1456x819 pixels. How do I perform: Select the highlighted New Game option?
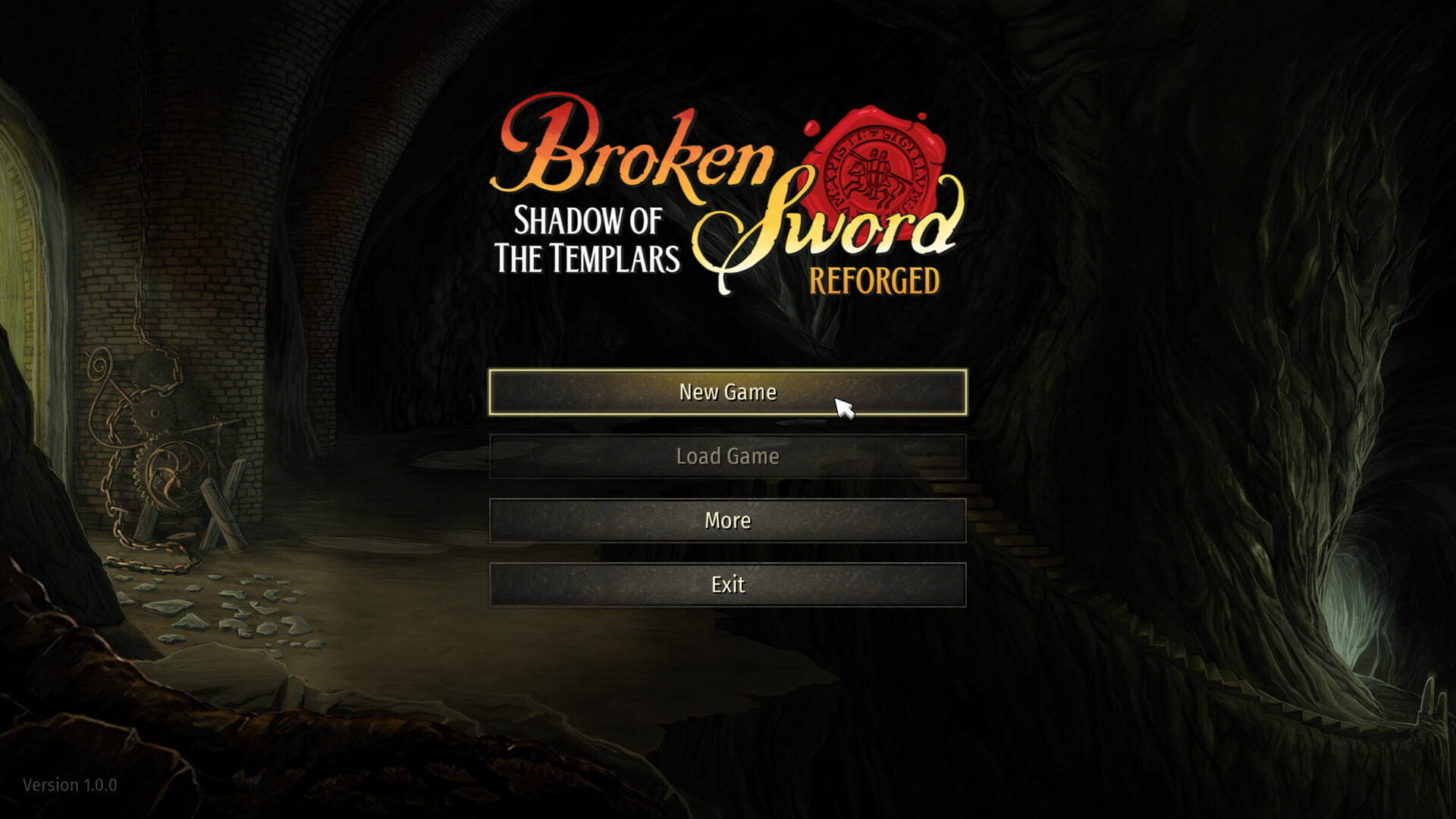(x=728, y=392)
